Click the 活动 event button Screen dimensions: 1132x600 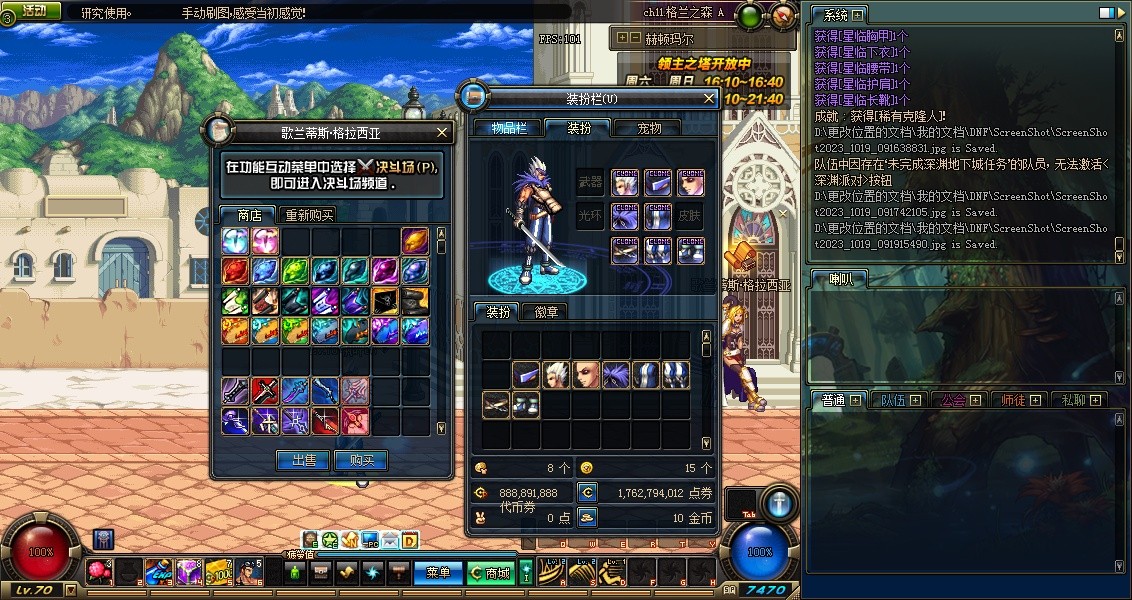33,11
